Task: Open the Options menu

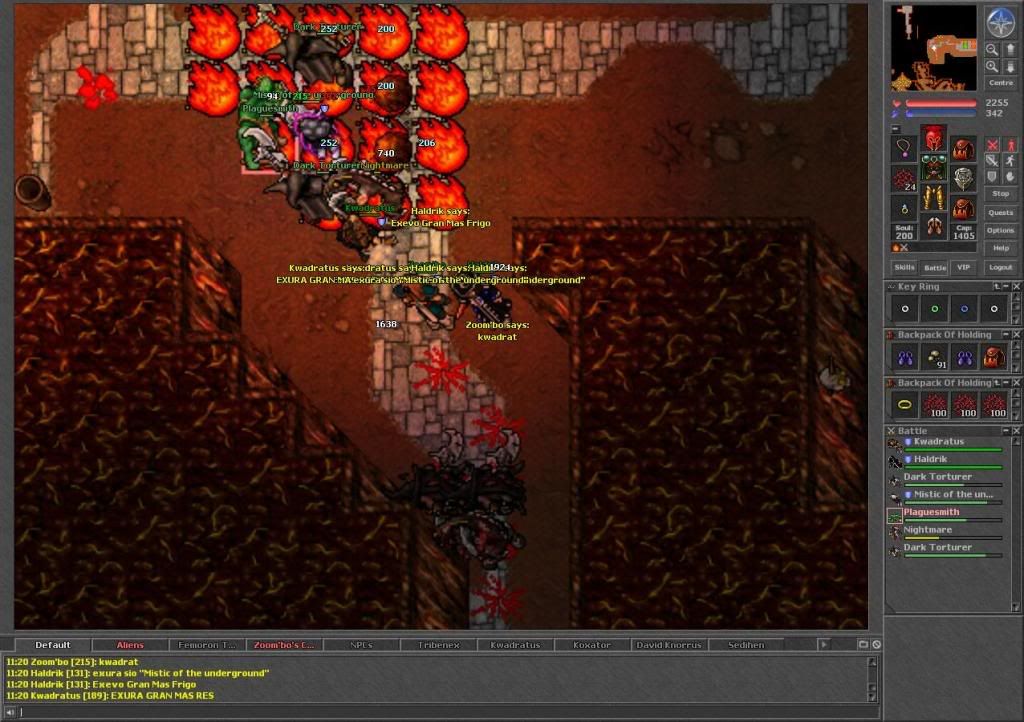Action: [1000, 230]
